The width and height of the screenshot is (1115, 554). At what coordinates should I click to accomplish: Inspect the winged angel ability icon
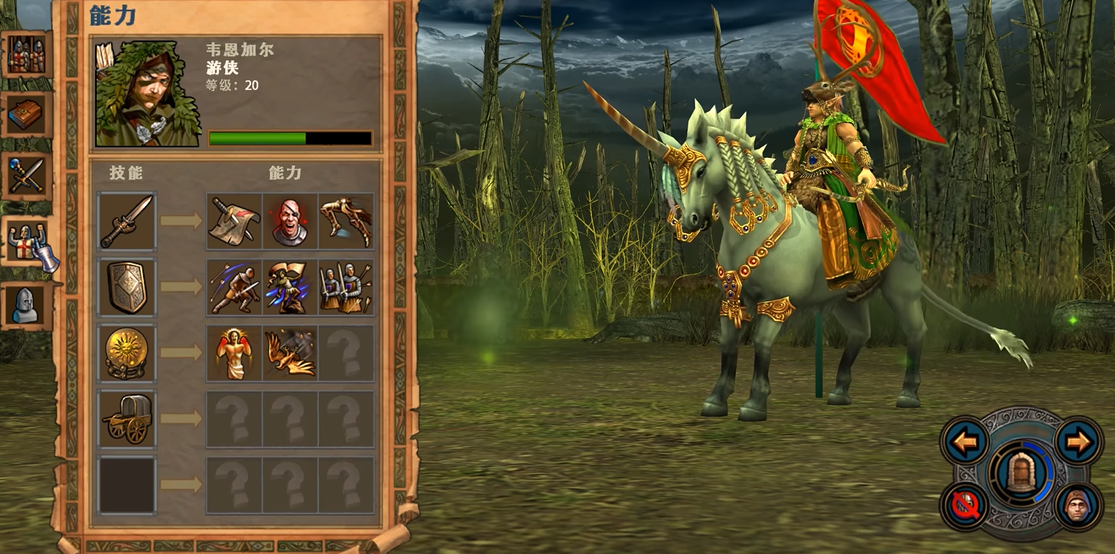click(234, 353)
